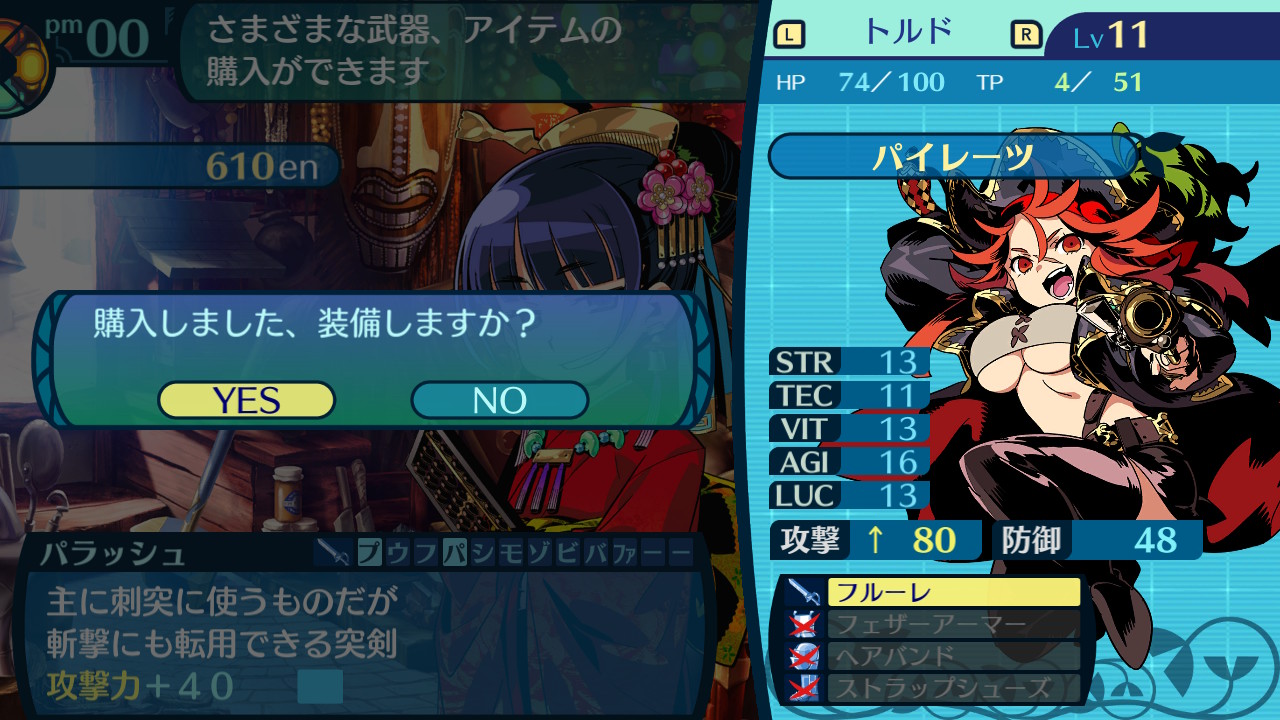Decline equipping by selecting NO
This screenshot has width=1280, height=720.
(x=499, y=400)
